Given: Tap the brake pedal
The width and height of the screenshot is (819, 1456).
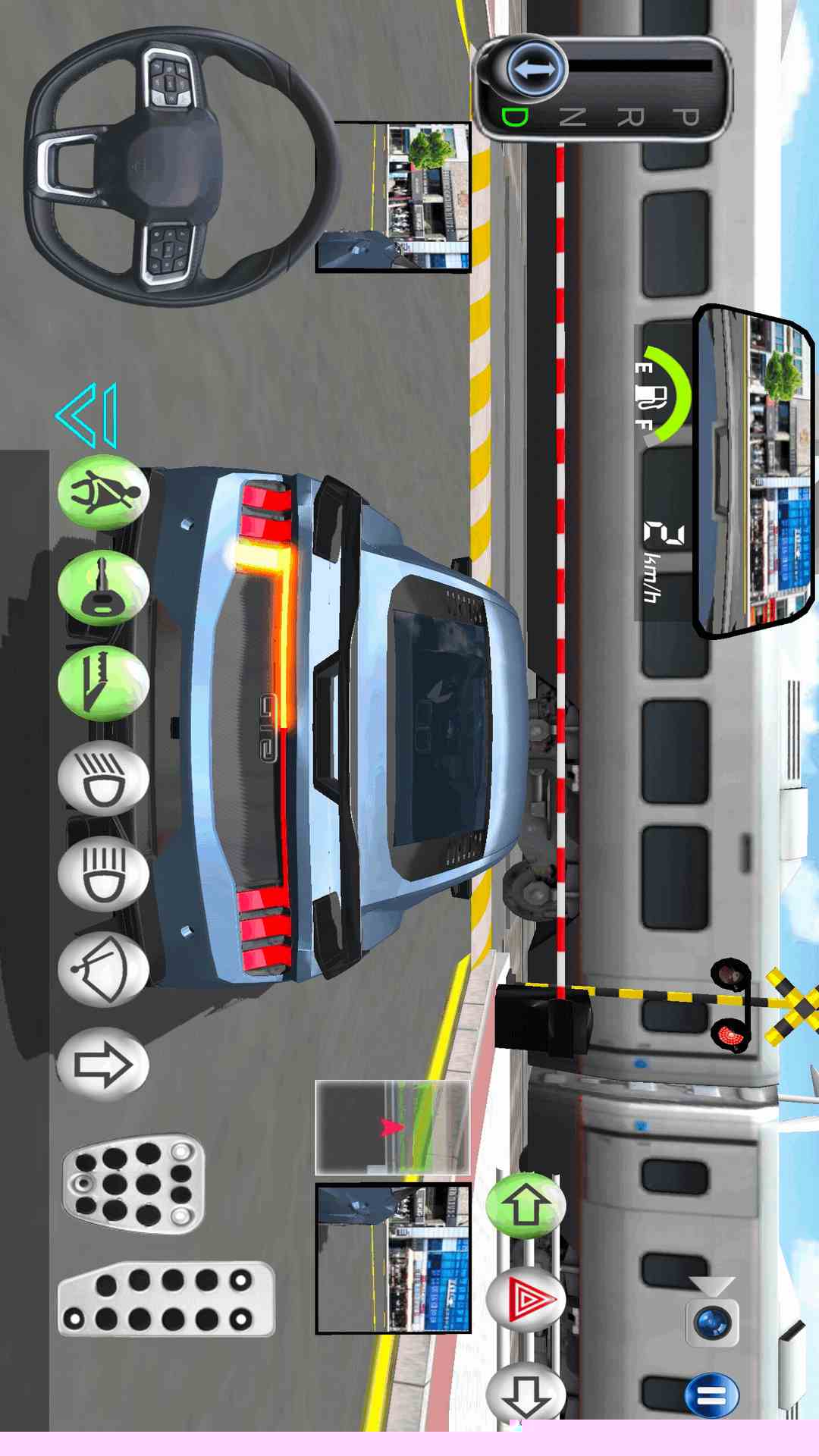Looking at the screenshot, I should pos(133,1184).
